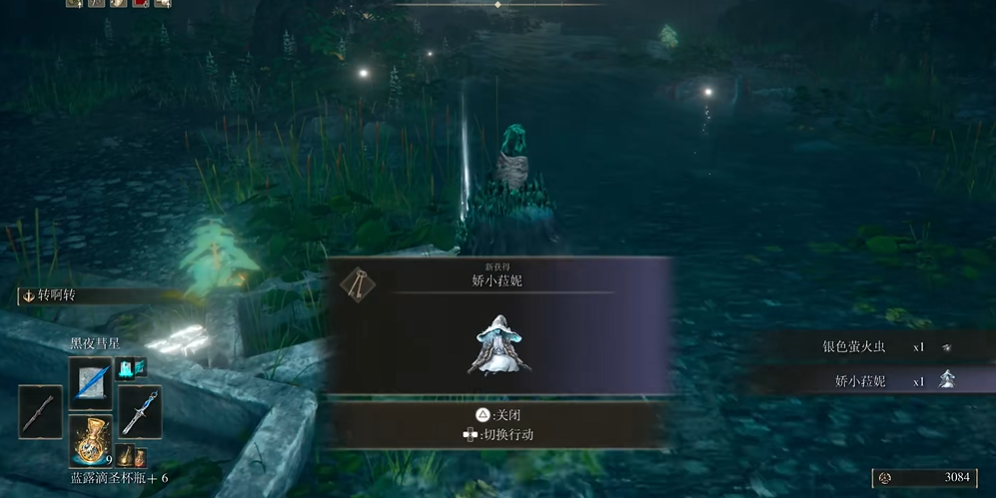
Task: Select the Miniature Ranni doll image in the popup
Action: [x=499, y=346]
